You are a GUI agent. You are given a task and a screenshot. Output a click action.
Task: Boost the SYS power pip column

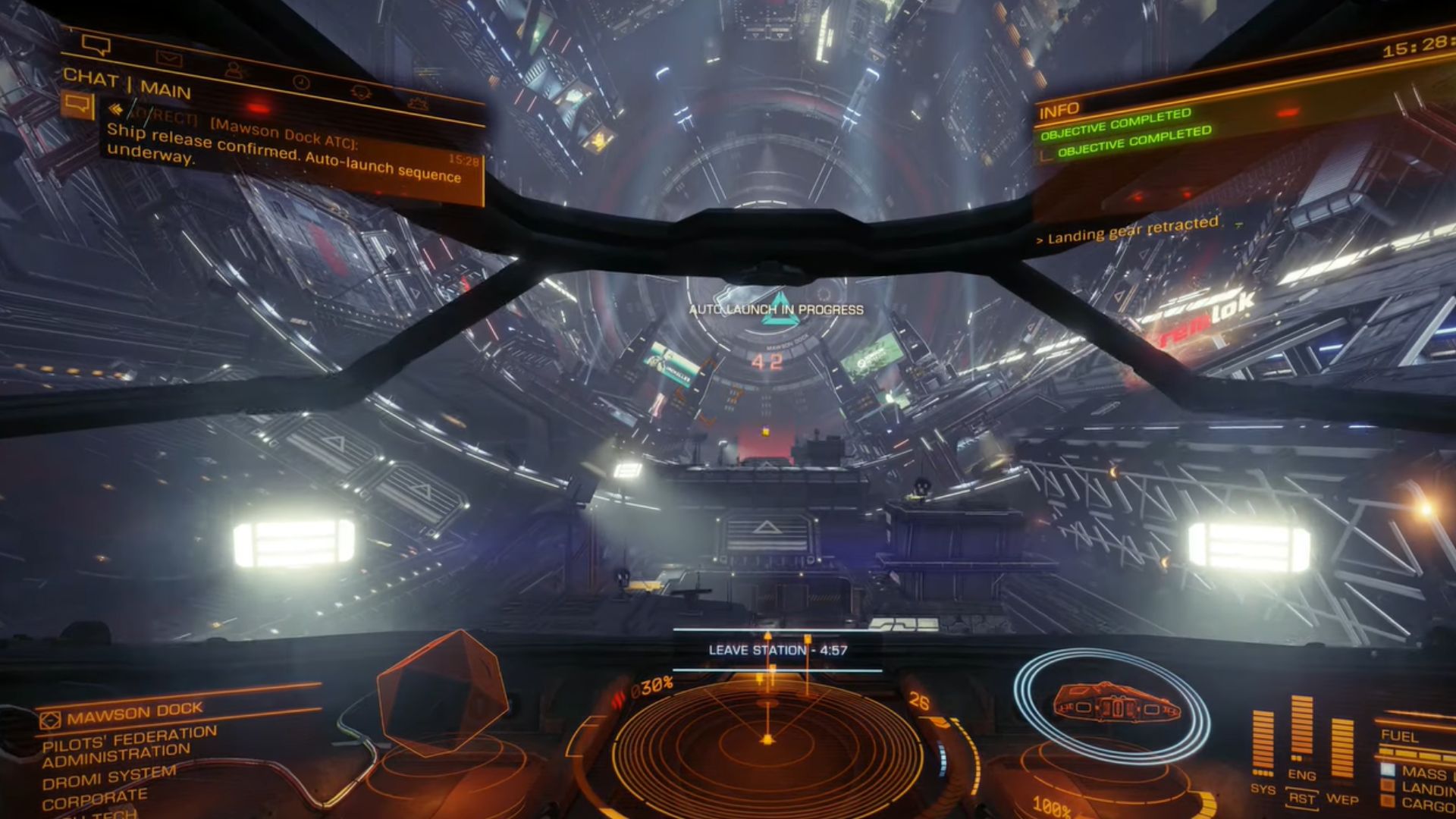click(x=1263, y=743)
